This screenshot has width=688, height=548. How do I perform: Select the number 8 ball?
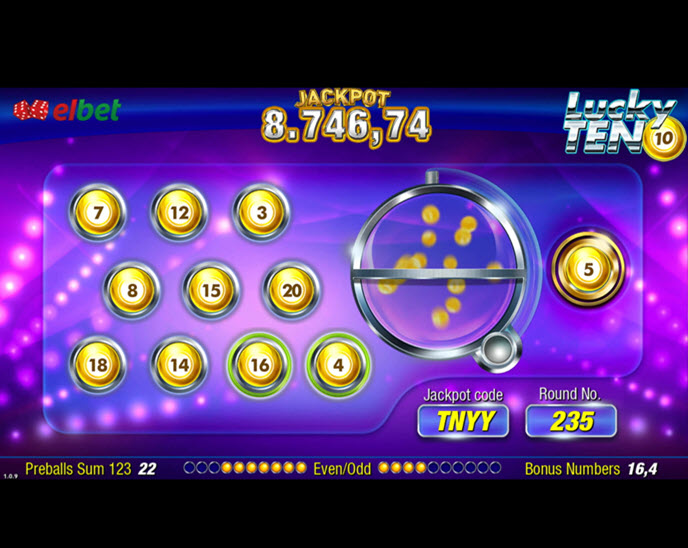[x=132, y=291]
